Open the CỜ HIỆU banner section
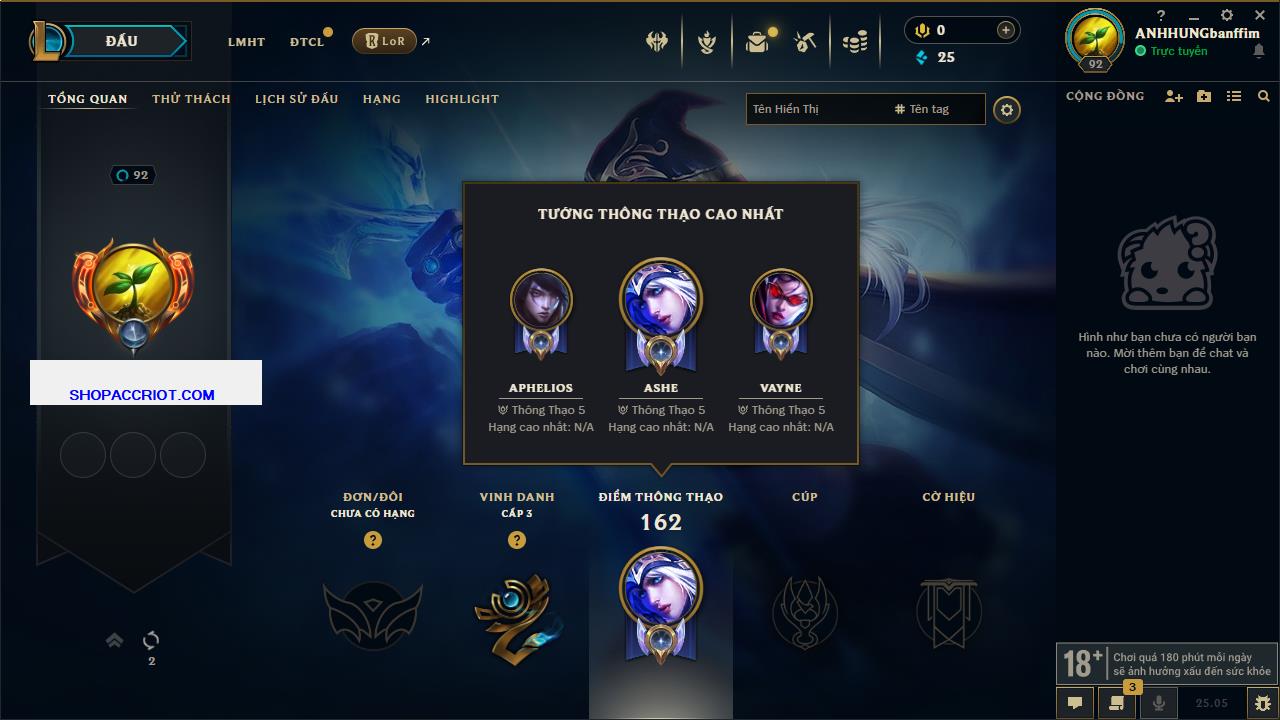 click(948, 611)
